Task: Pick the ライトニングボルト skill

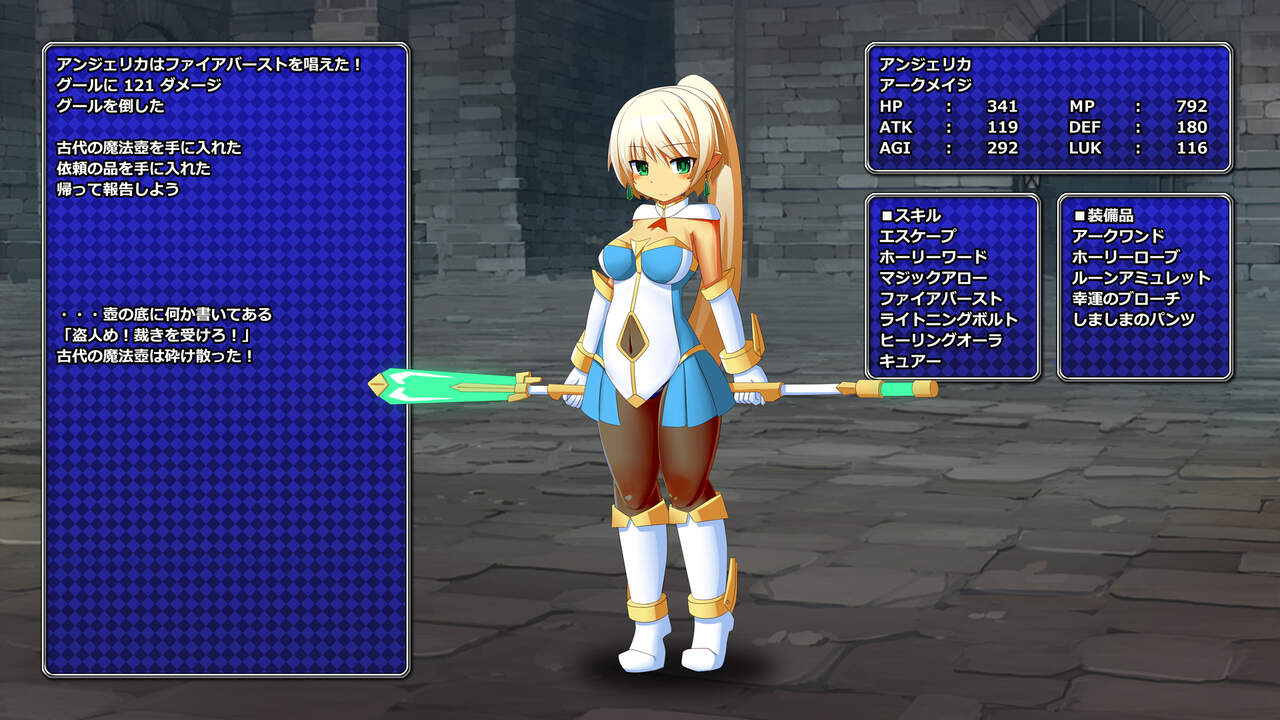Action: 949,320
